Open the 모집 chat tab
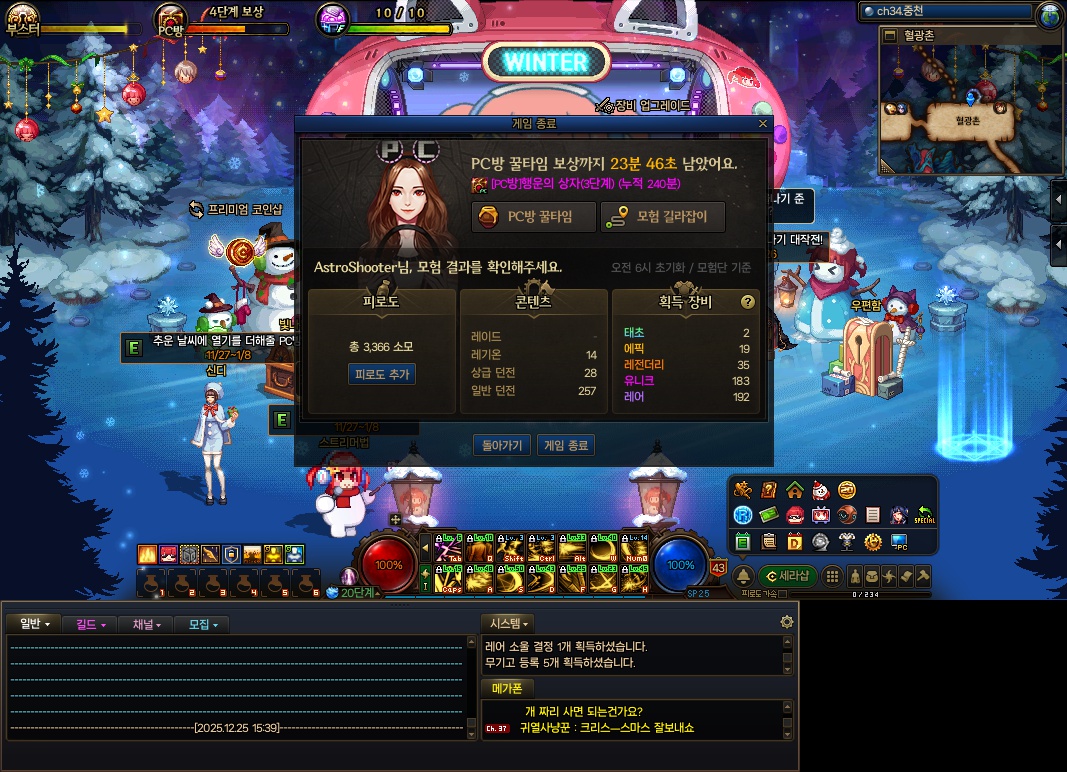This screenshot has width=1067, height=772. 202,624
